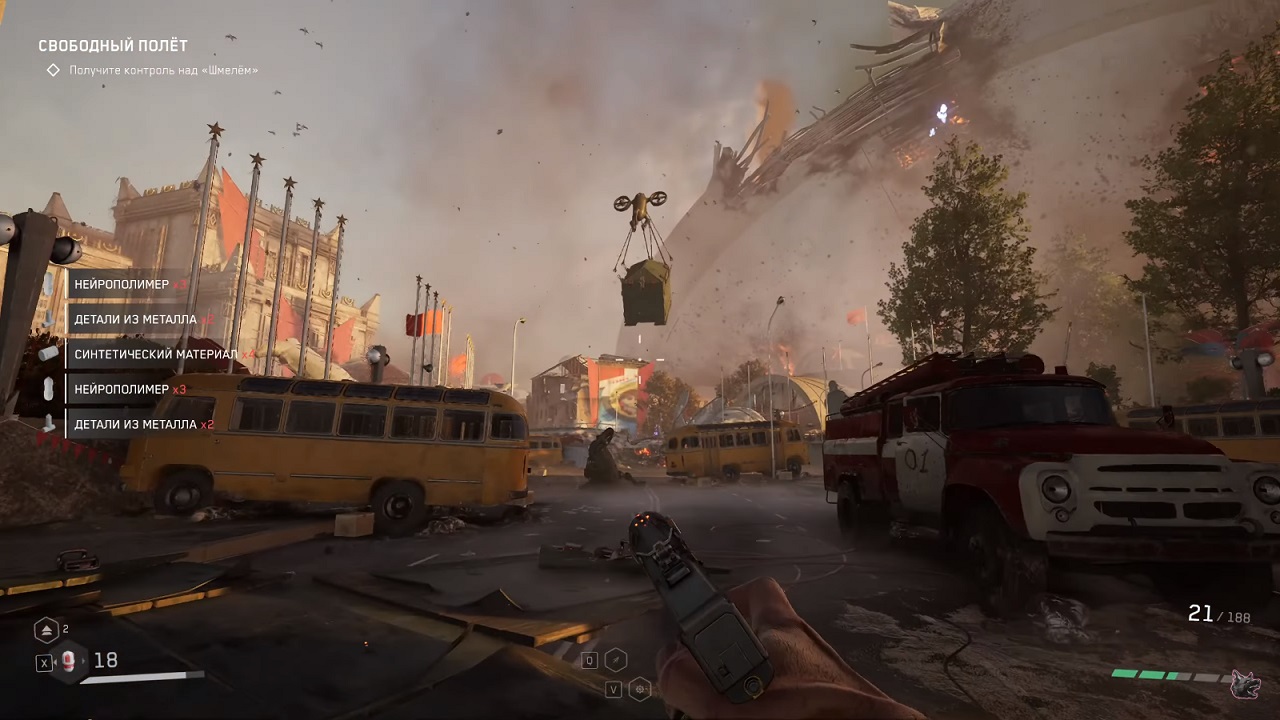Click the grenade consumable icon above the ammo

tap(46, 628)
